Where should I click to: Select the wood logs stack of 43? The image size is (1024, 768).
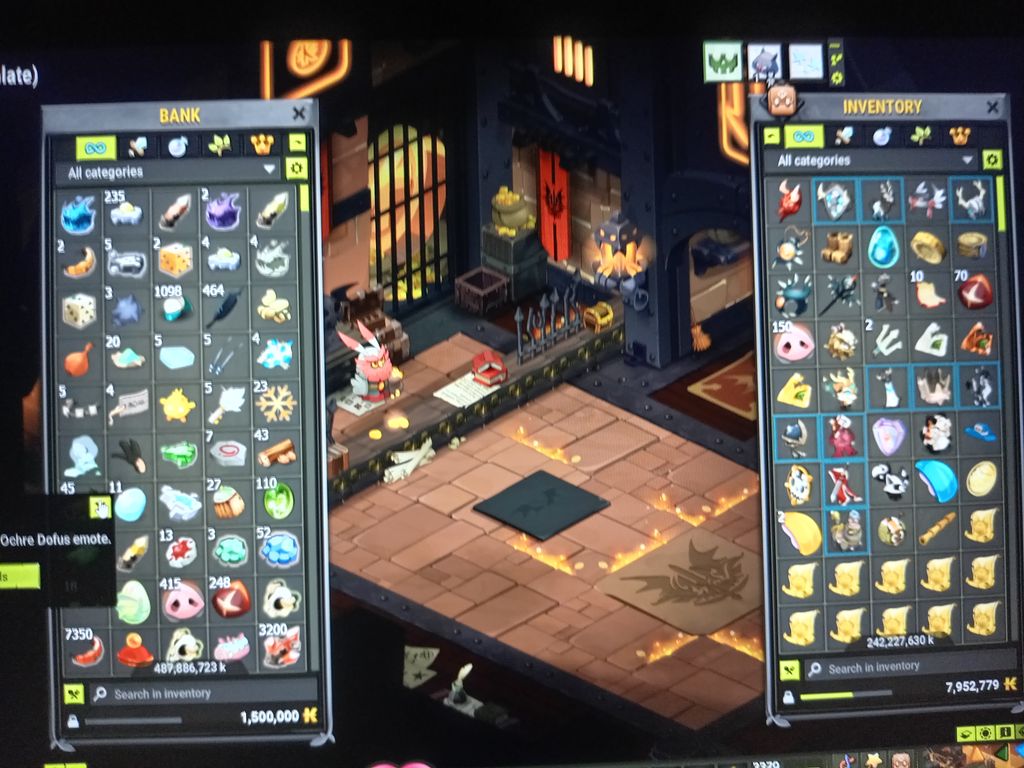click(x=277, y=452)
